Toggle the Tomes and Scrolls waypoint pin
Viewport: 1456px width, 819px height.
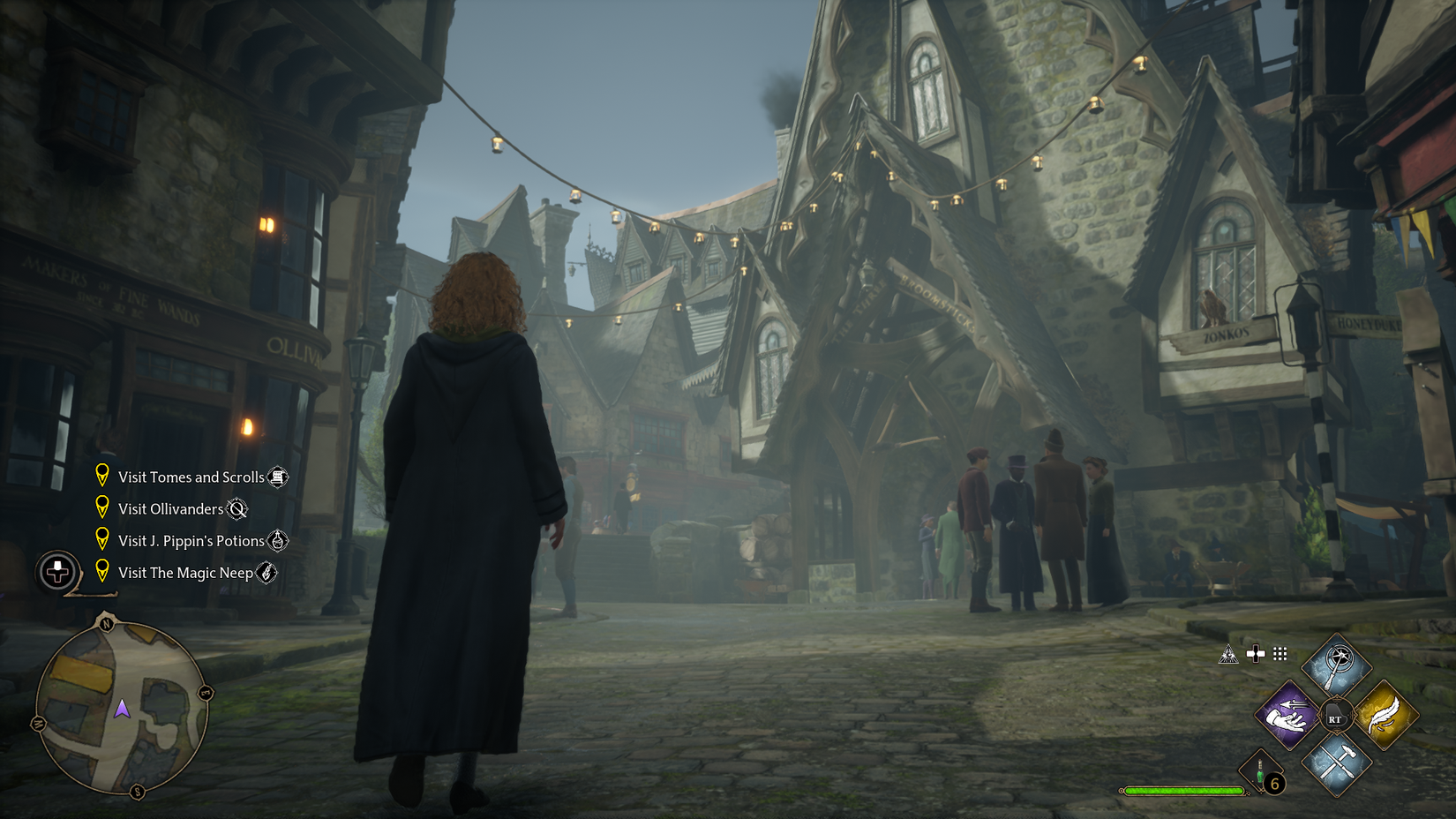(x=102, y=477)
